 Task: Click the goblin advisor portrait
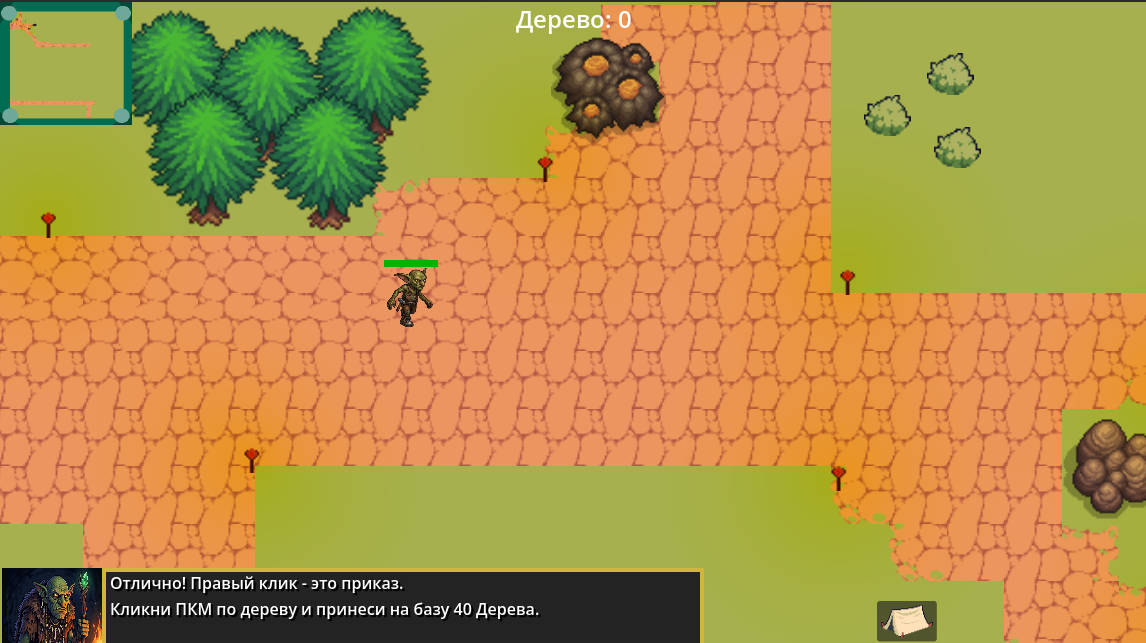52,605
